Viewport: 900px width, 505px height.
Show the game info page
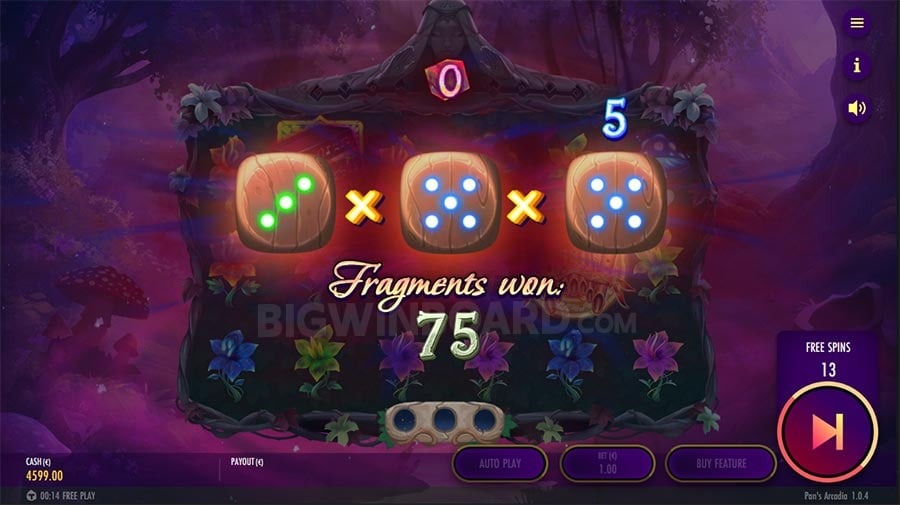[856, 66]
